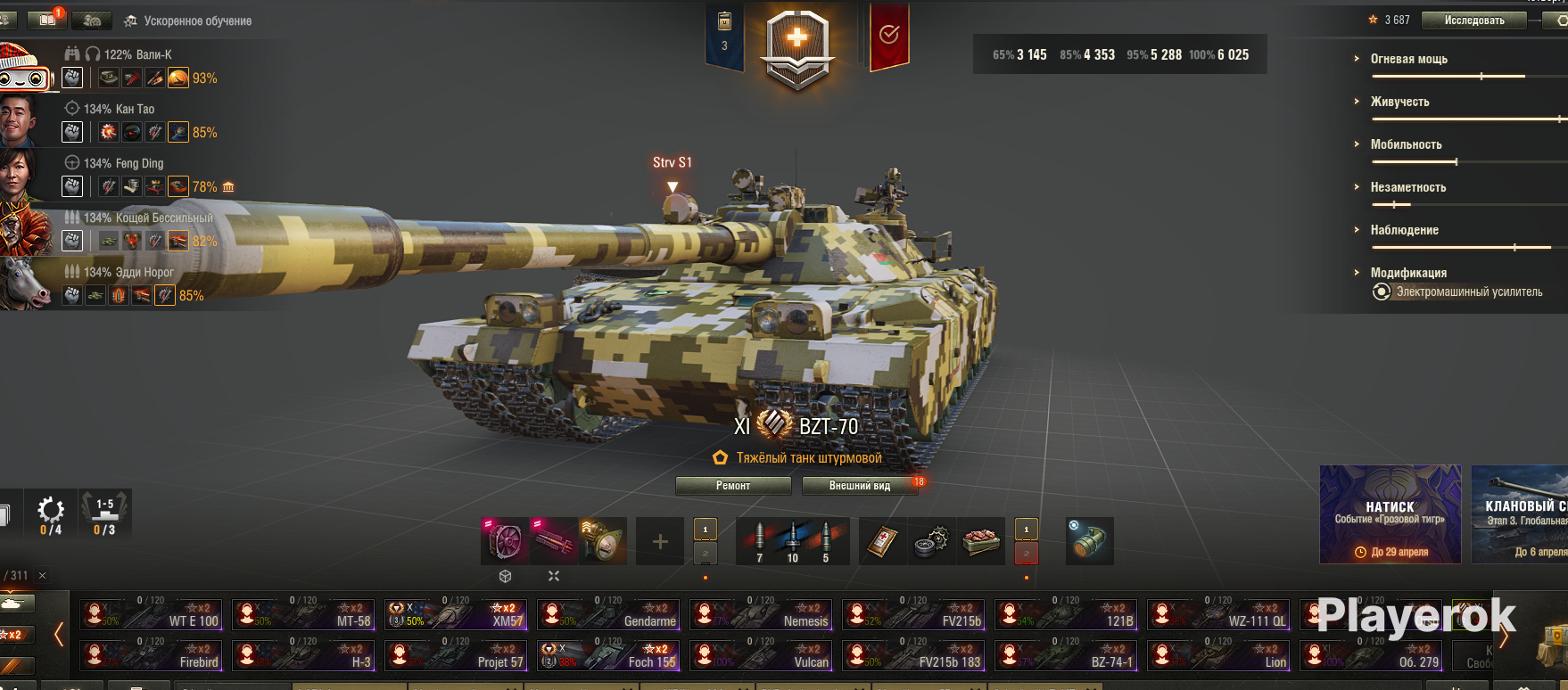Click the Исследовать (Research) button
The image size is (1568, 690).
(1474, 21)
